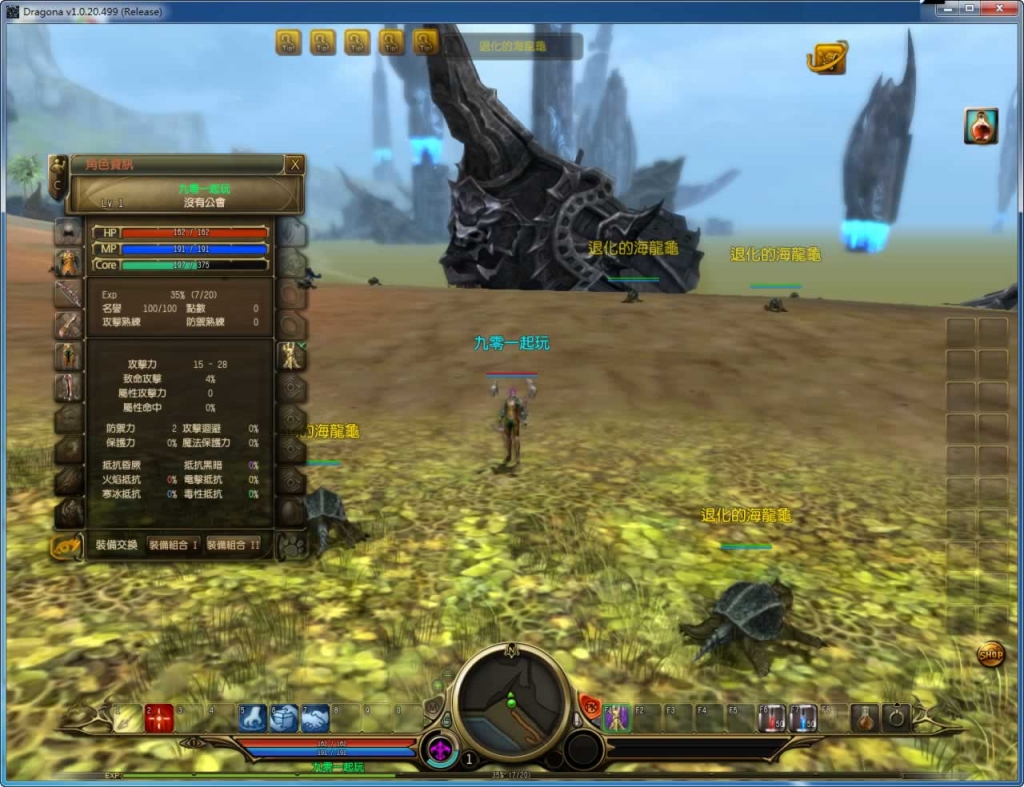The width and height of the screenshot is (1024, 787).
Task: Click the paw print pet button
Action: [x=293, y=545]
